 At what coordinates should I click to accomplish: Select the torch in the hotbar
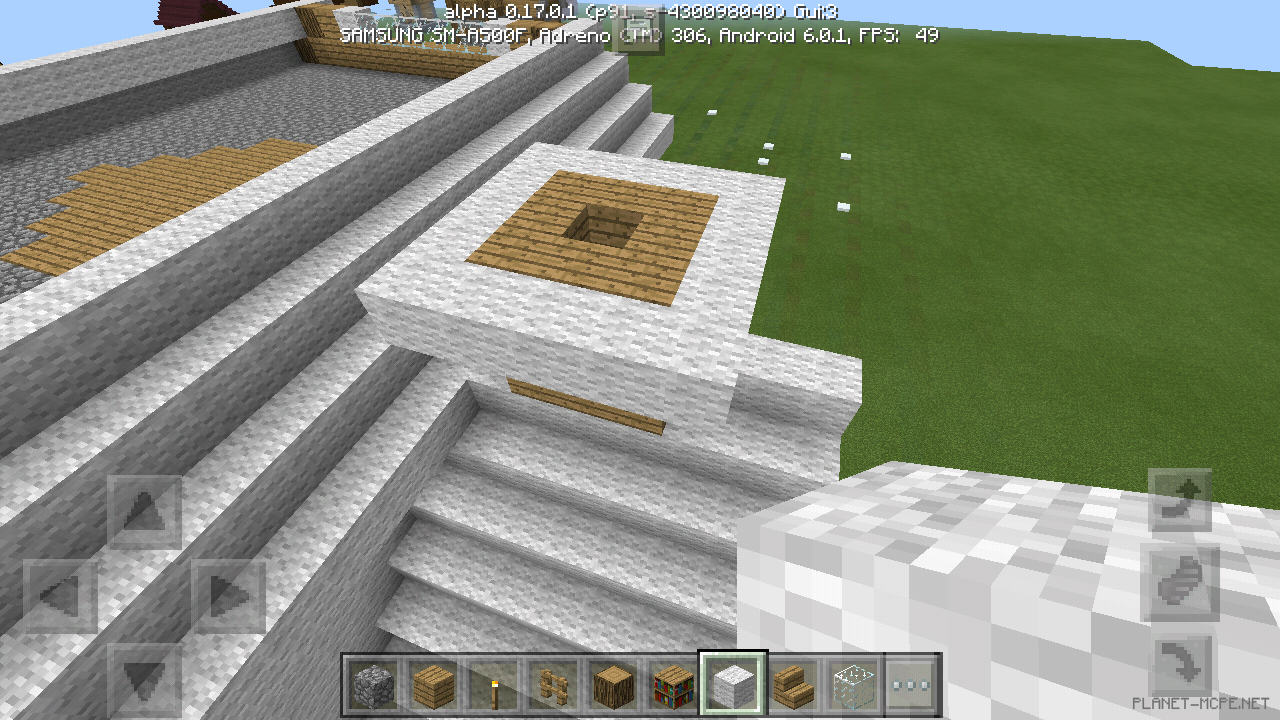point(494,685)
